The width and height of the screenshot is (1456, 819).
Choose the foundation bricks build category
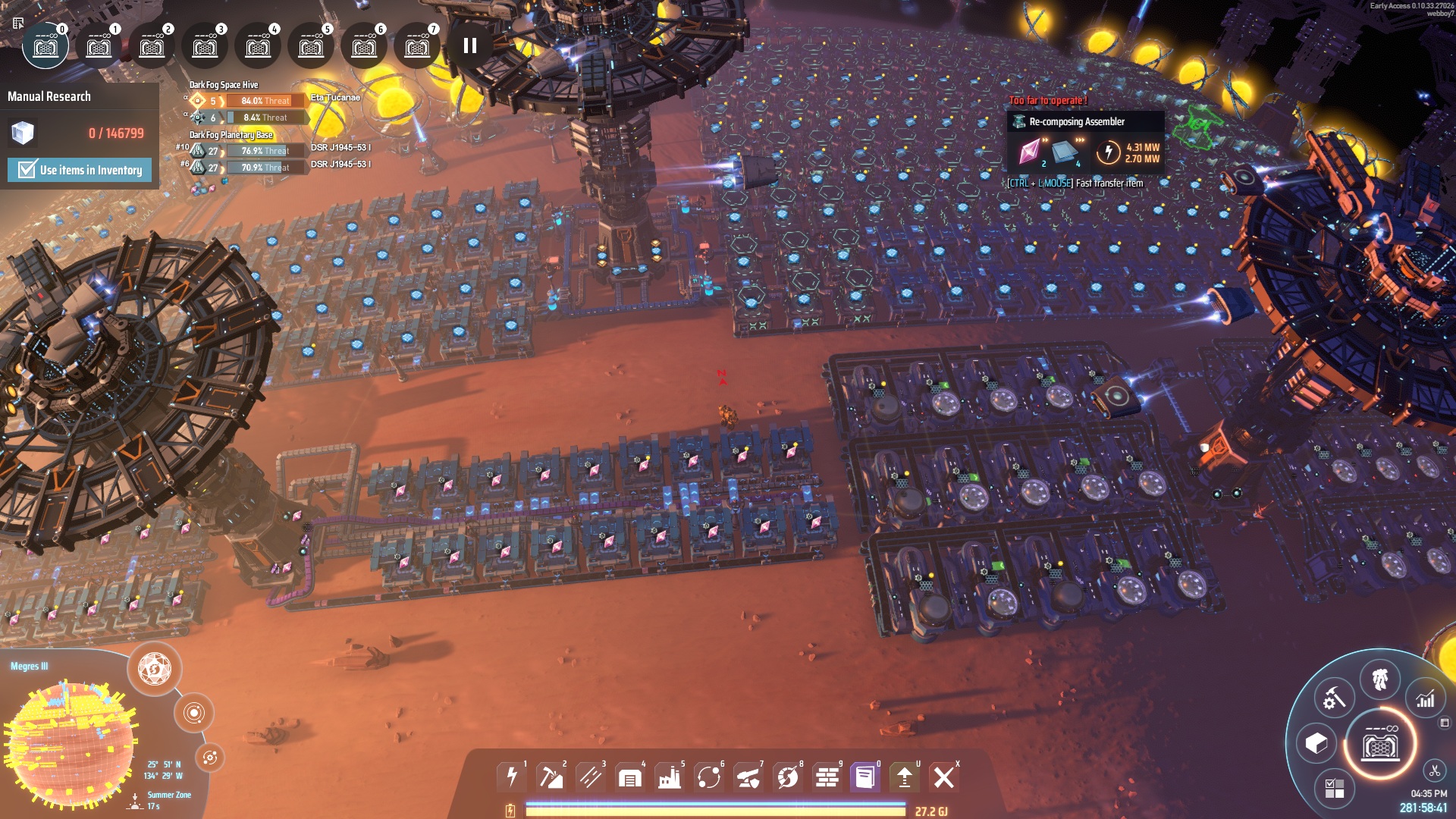pyautogui.click(x=827, y=777)
